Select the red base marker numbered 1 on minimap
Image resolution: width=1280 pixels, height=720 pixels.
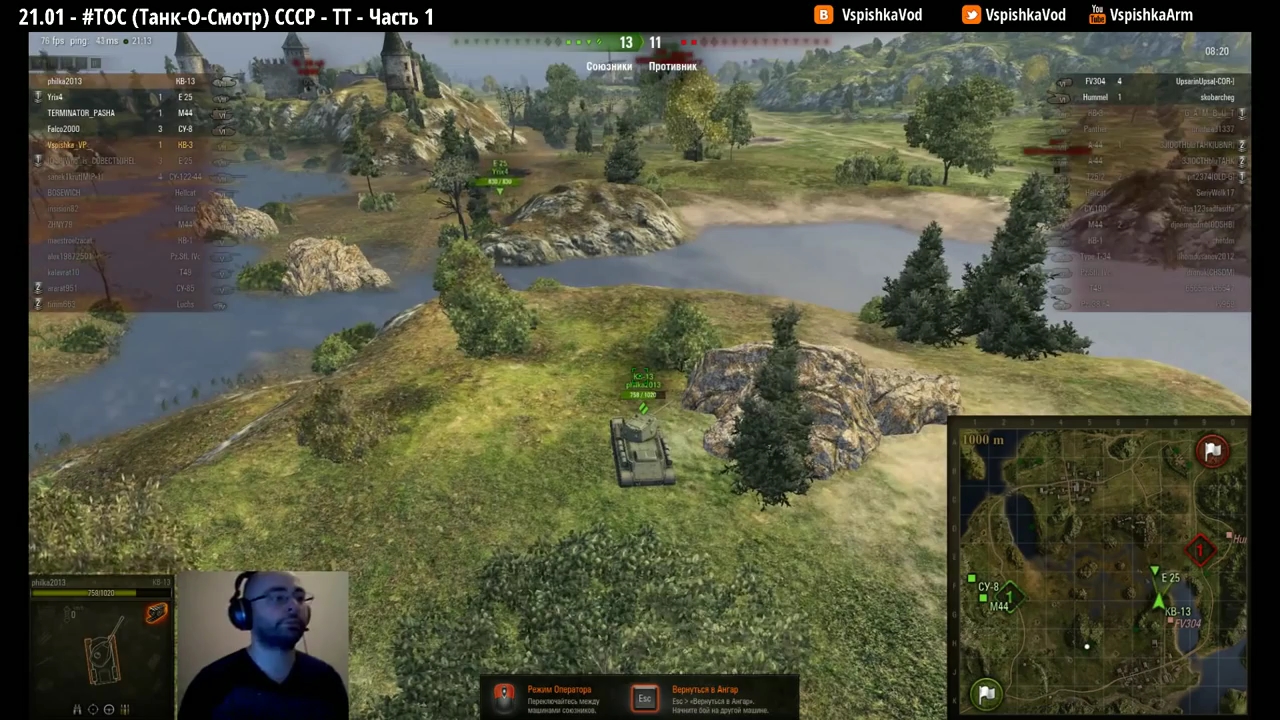(x=1199, y=550)
